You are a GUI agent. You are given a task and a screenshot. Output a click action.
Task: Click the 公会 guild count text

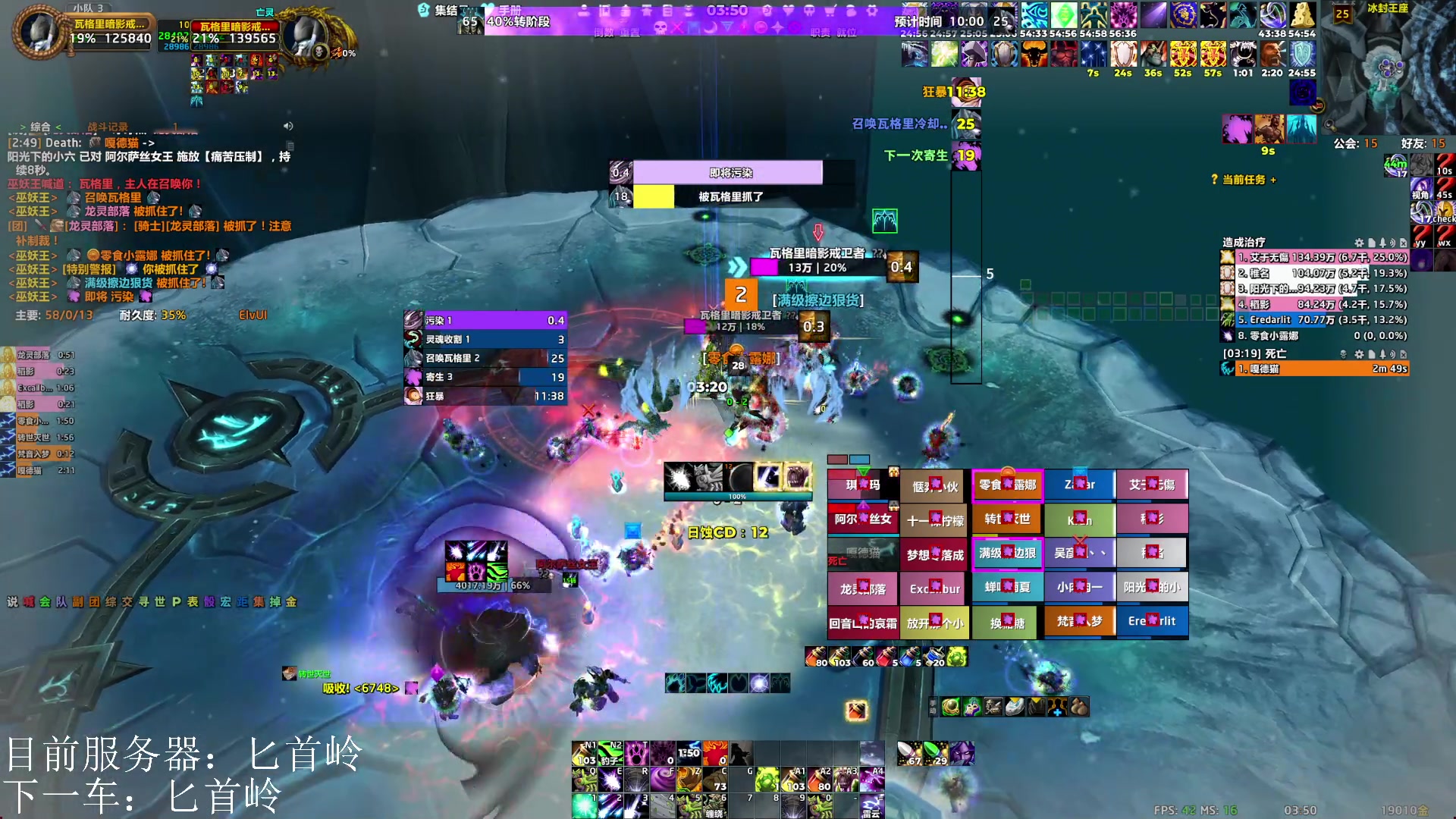1355,143
